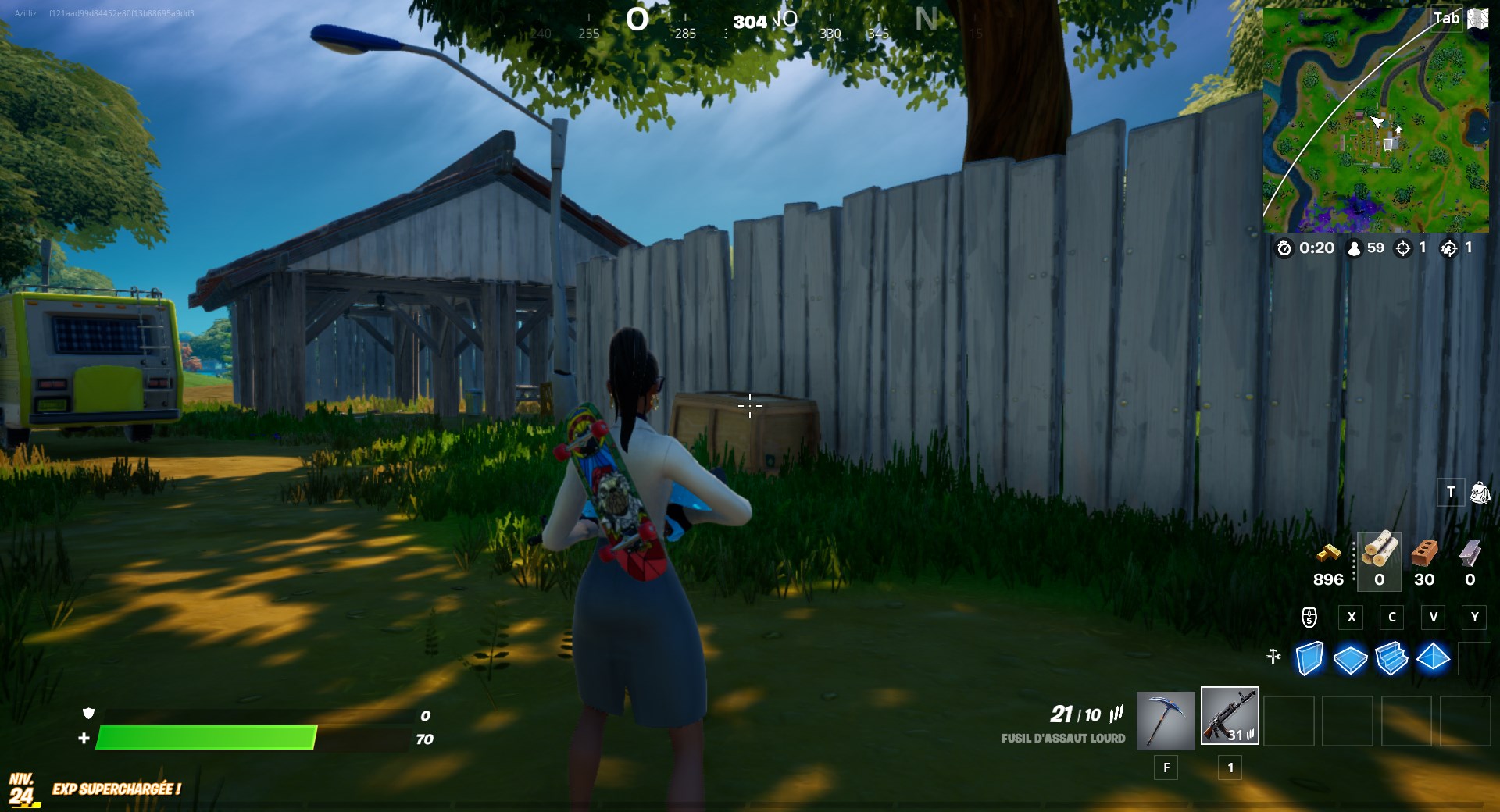Select the roof building piece icon

point(1434,657)
